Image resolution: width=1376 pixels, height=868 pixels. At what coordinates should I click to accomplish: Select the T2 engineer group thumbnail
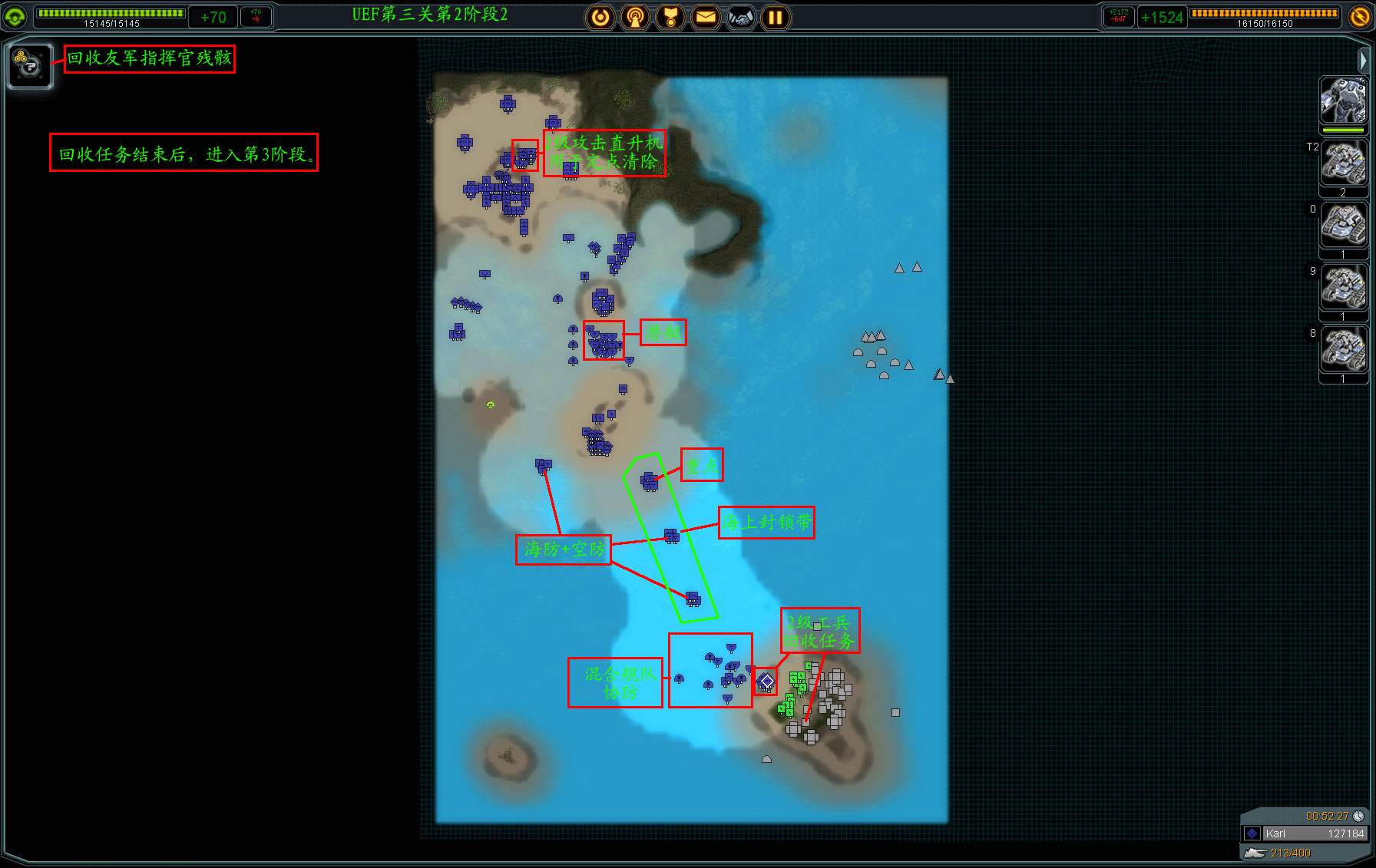[1343, 163]
